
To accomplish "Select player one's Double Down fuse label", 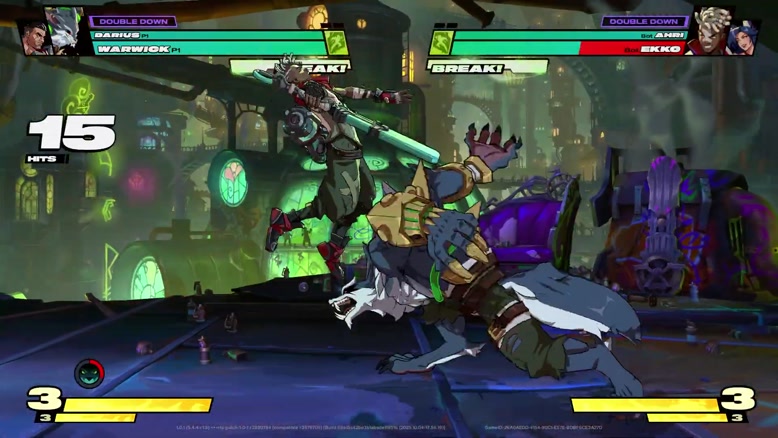I will 134,21.
